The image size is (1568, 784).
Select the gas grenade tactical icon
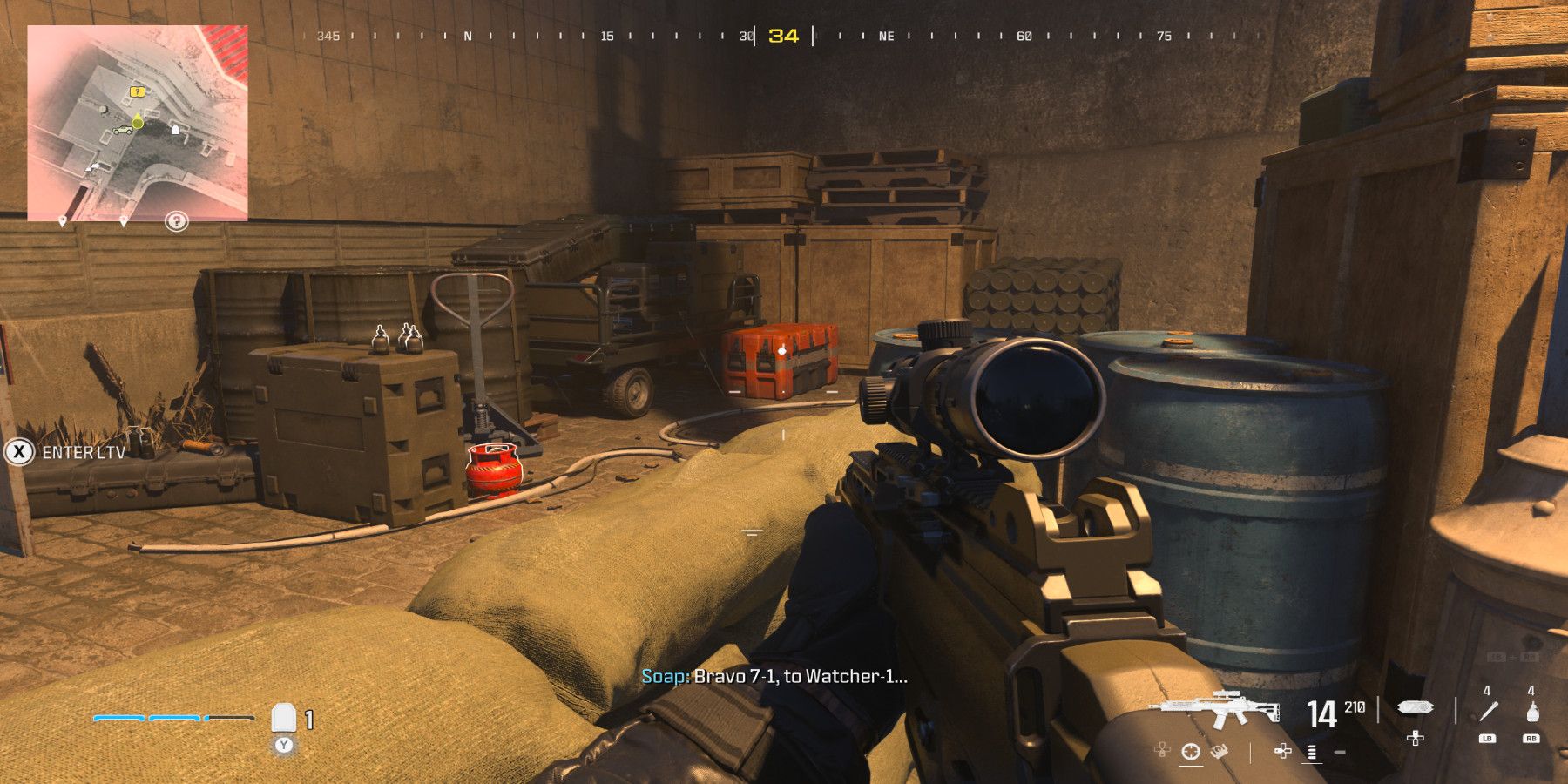[1533, 713]
